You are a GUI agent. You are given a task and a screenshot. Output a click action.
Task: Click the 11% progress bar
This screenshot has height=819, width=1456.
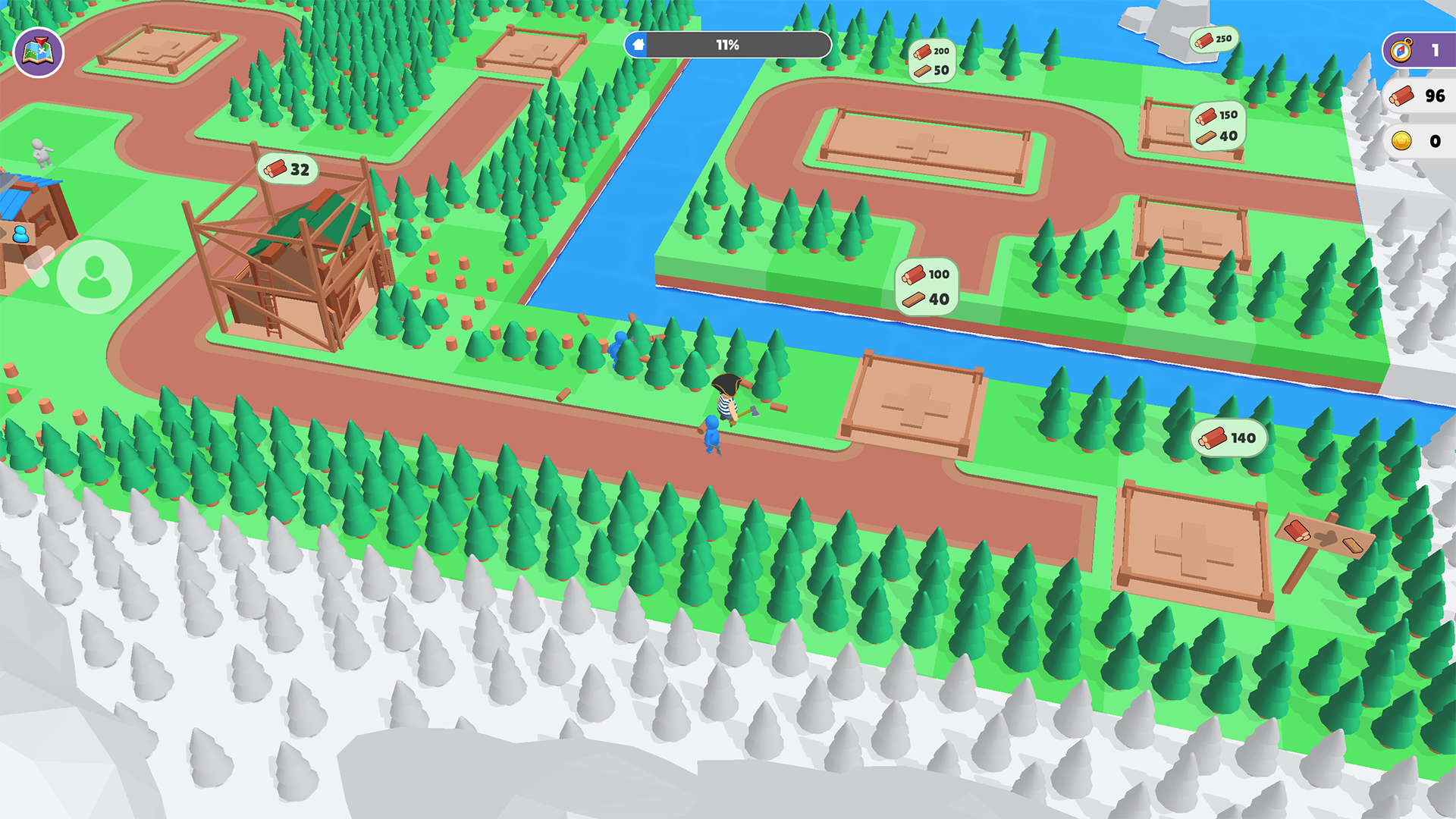pyautogui.click(x=726, y=45)
